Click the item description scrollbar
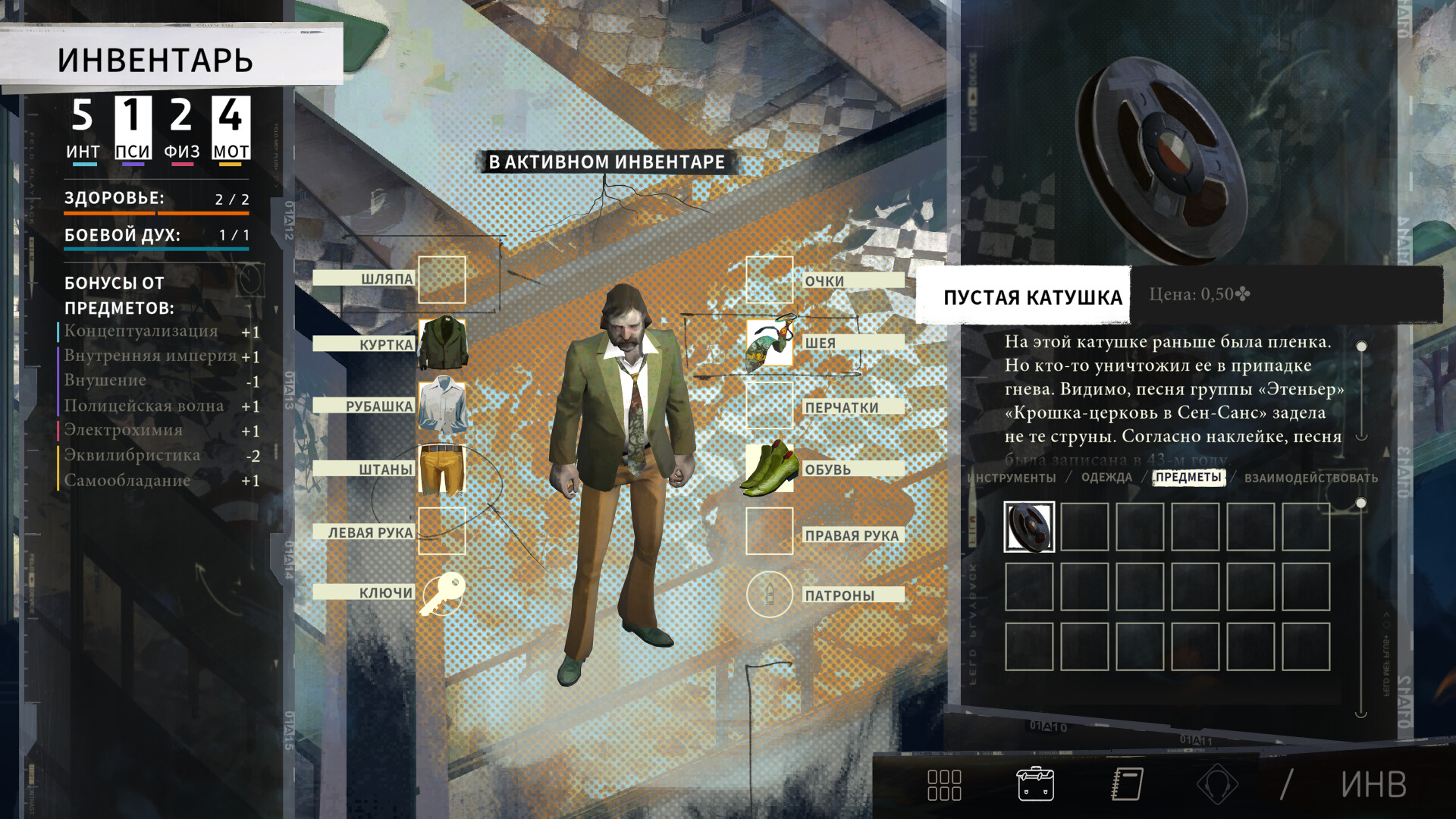Viewport: 1456px width, 819px height. 1361,391
